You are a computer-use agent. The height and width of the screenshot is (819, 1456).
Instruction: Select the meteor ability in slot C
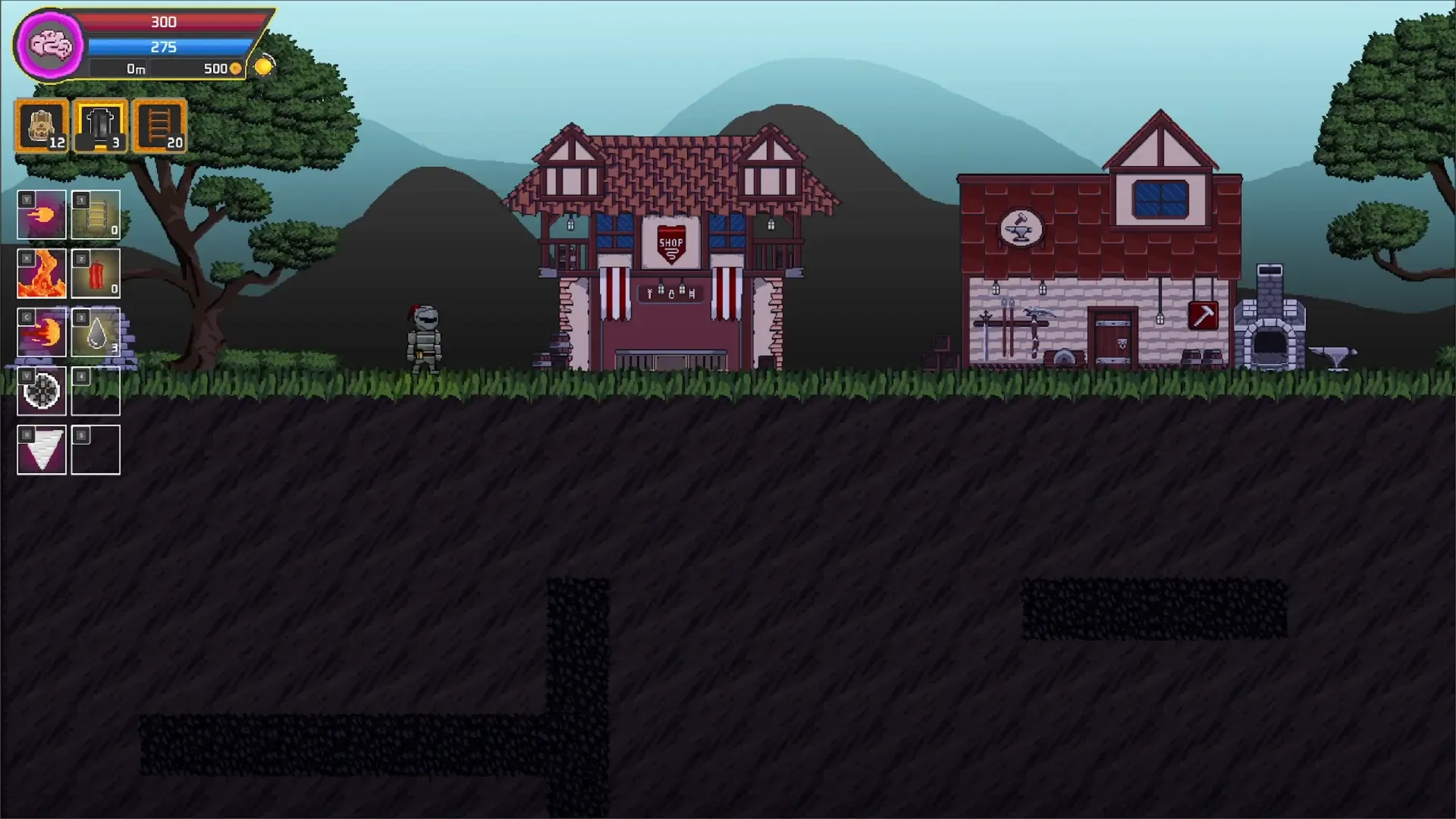[41, 332]
